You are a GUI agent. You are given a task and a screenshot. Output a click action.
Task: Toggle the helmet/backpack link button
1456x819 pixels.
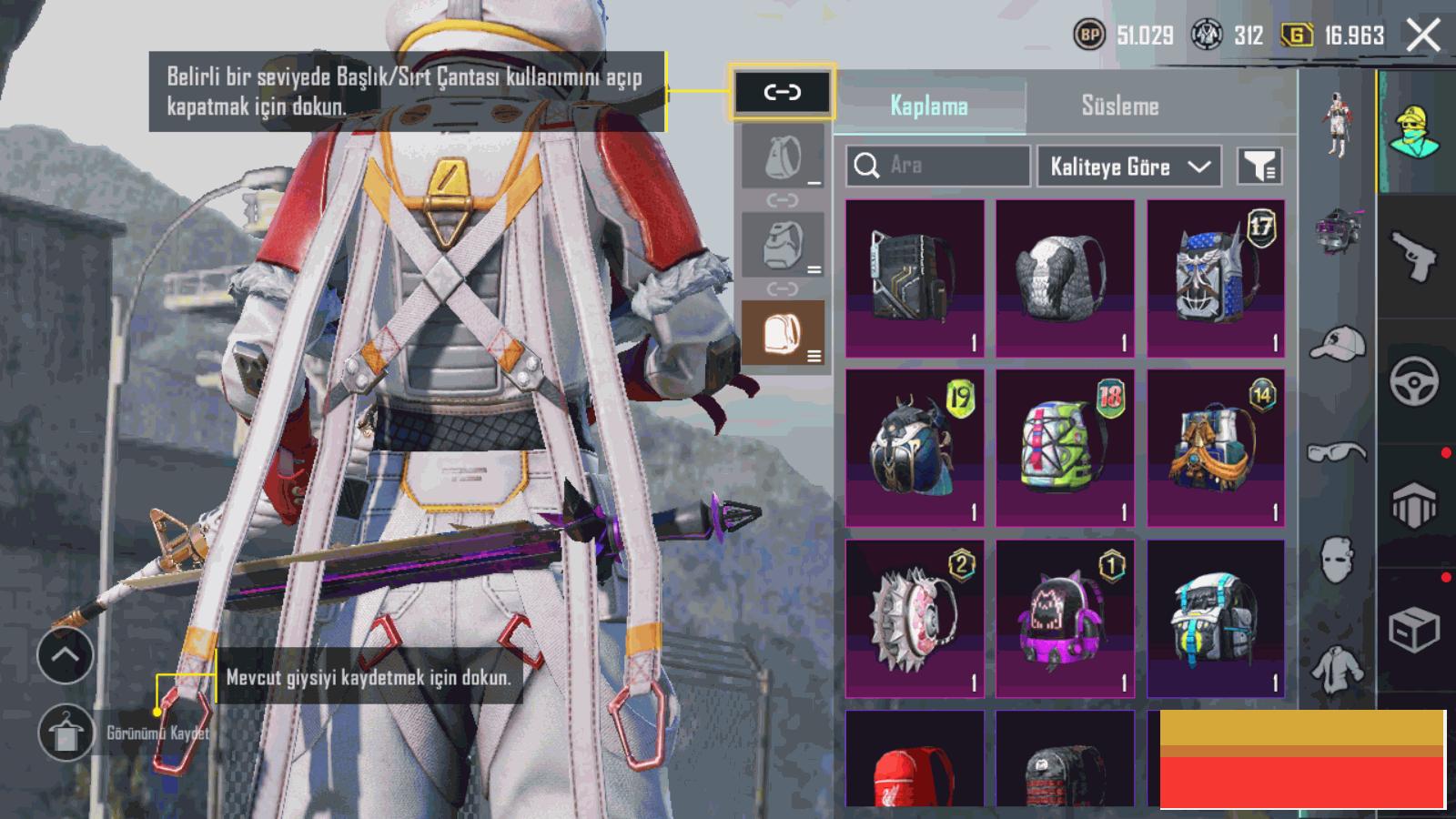pyautogui.click(x=782, y=92)
